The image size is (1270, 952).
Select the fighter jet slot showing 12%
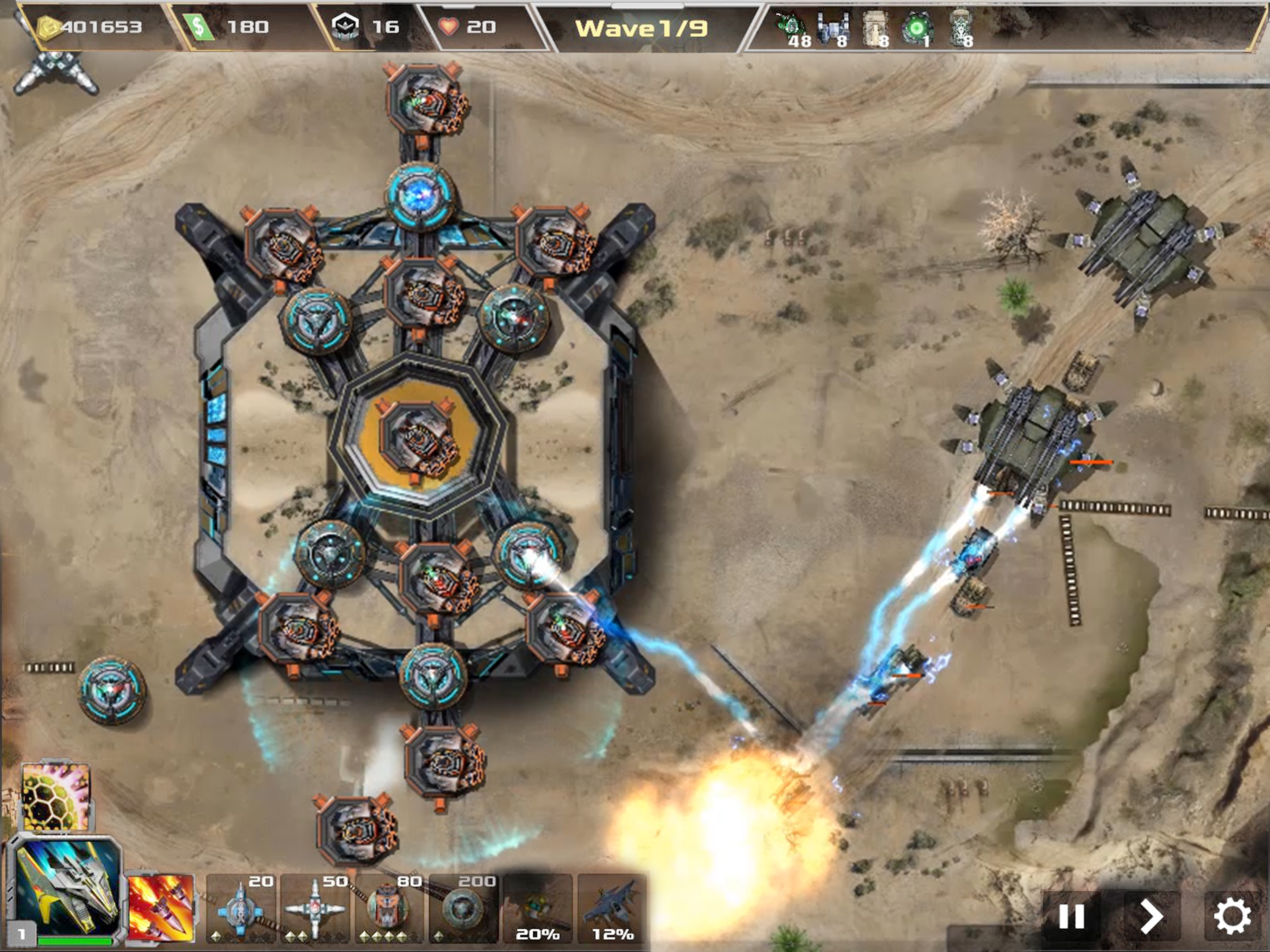coord(612,908)
